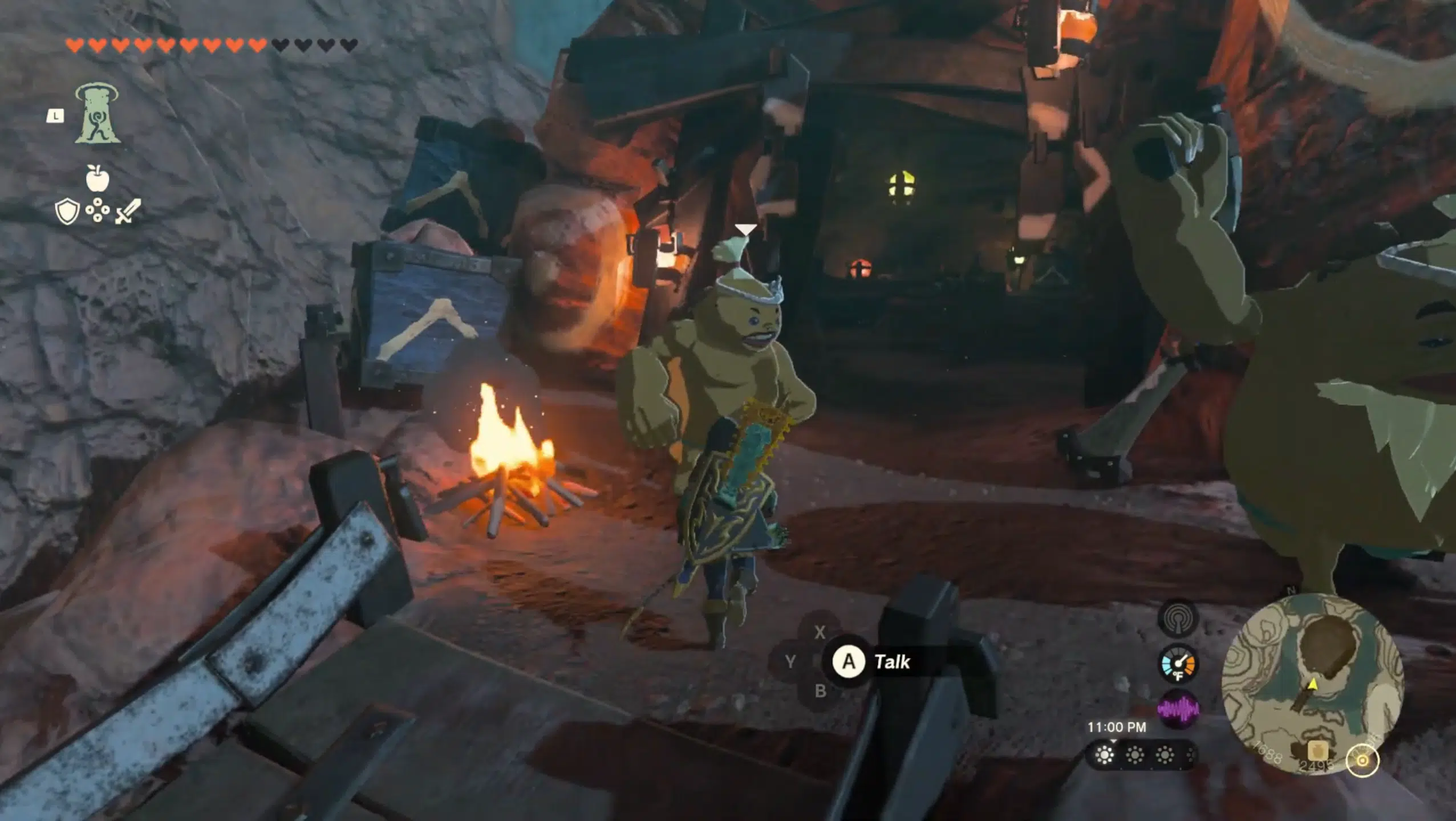Click the Sheikah sensor icon above the temperature gauge

pyautogui.click(x=1179, y=621)
